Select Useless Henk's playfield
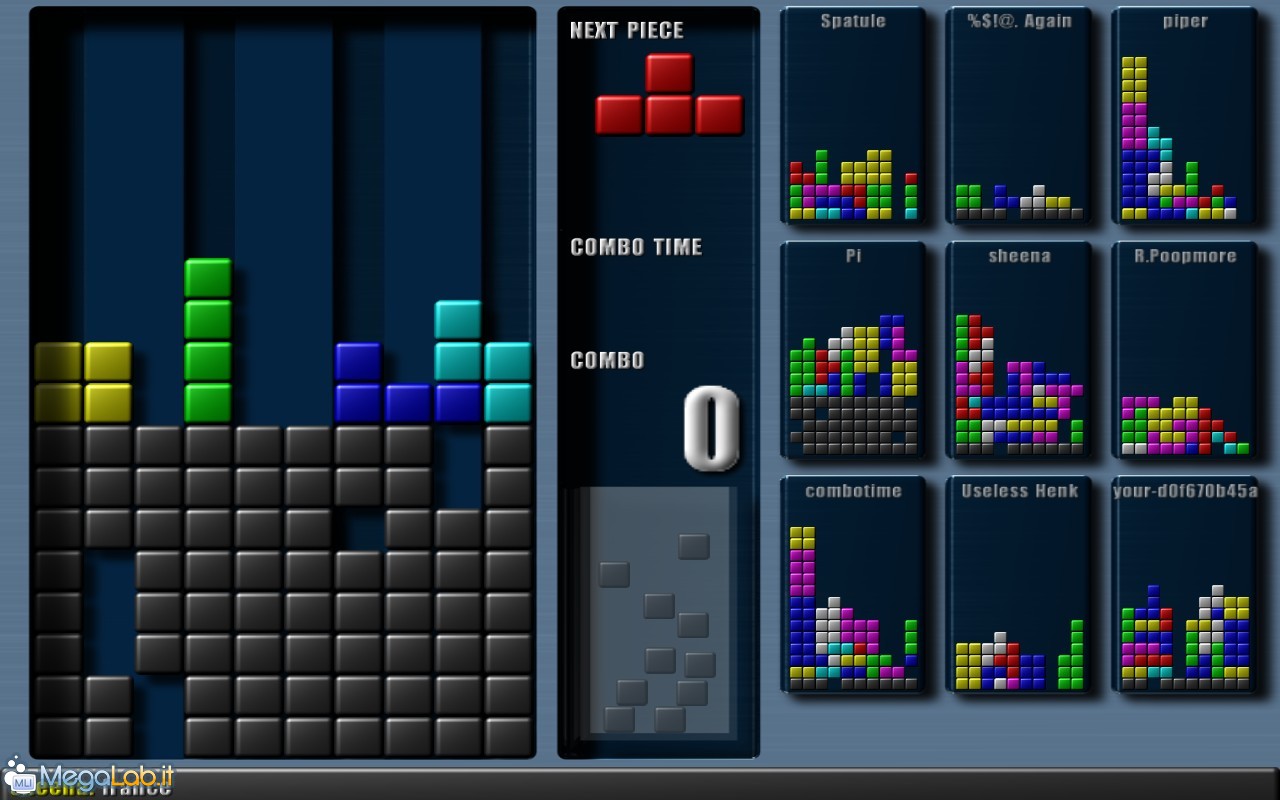Image resolution: width=1280 pixels, height=800 pixels. click(x=1018, y=587)
